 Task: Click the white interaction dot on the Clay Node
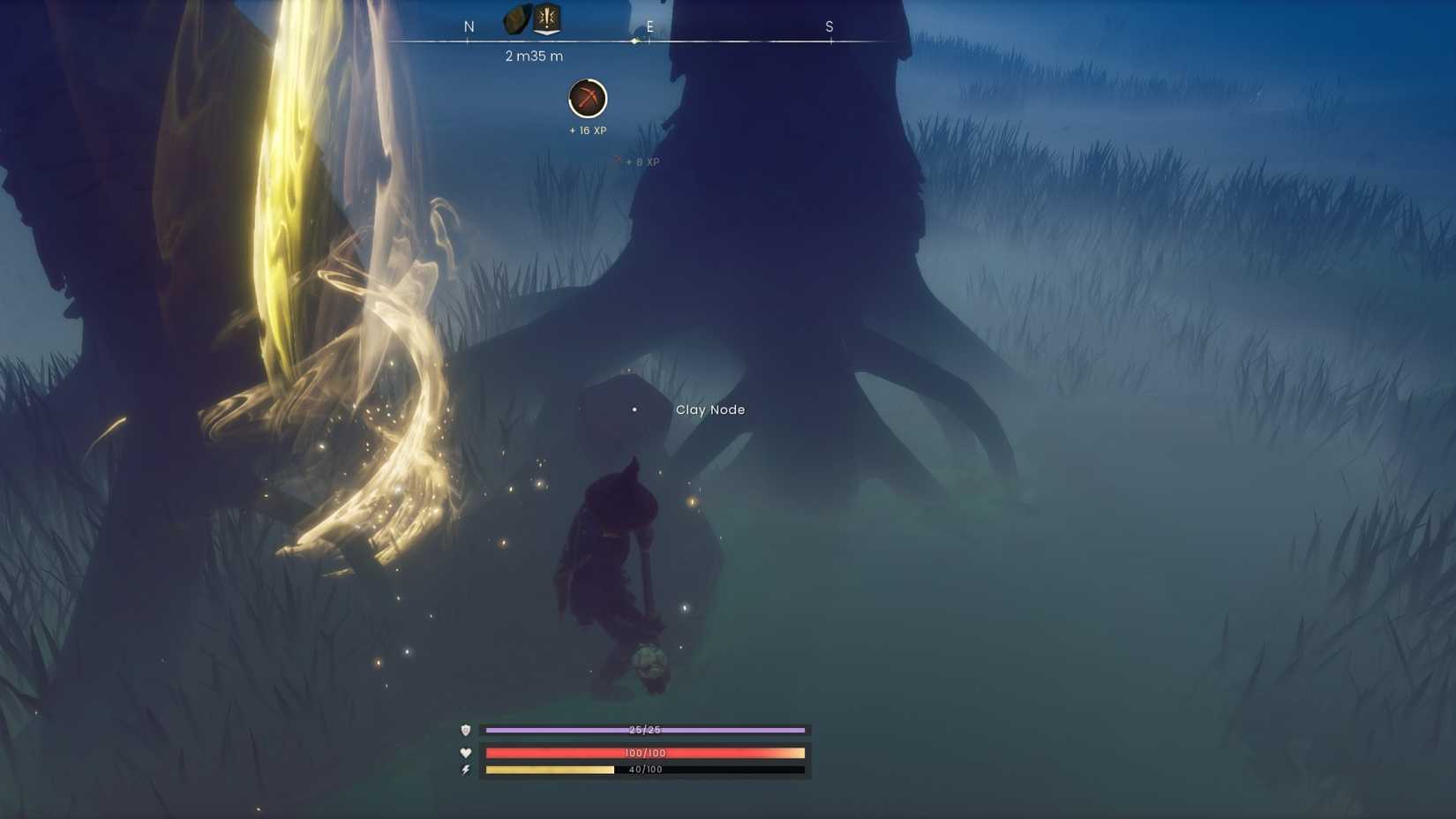tap(635, 409)
